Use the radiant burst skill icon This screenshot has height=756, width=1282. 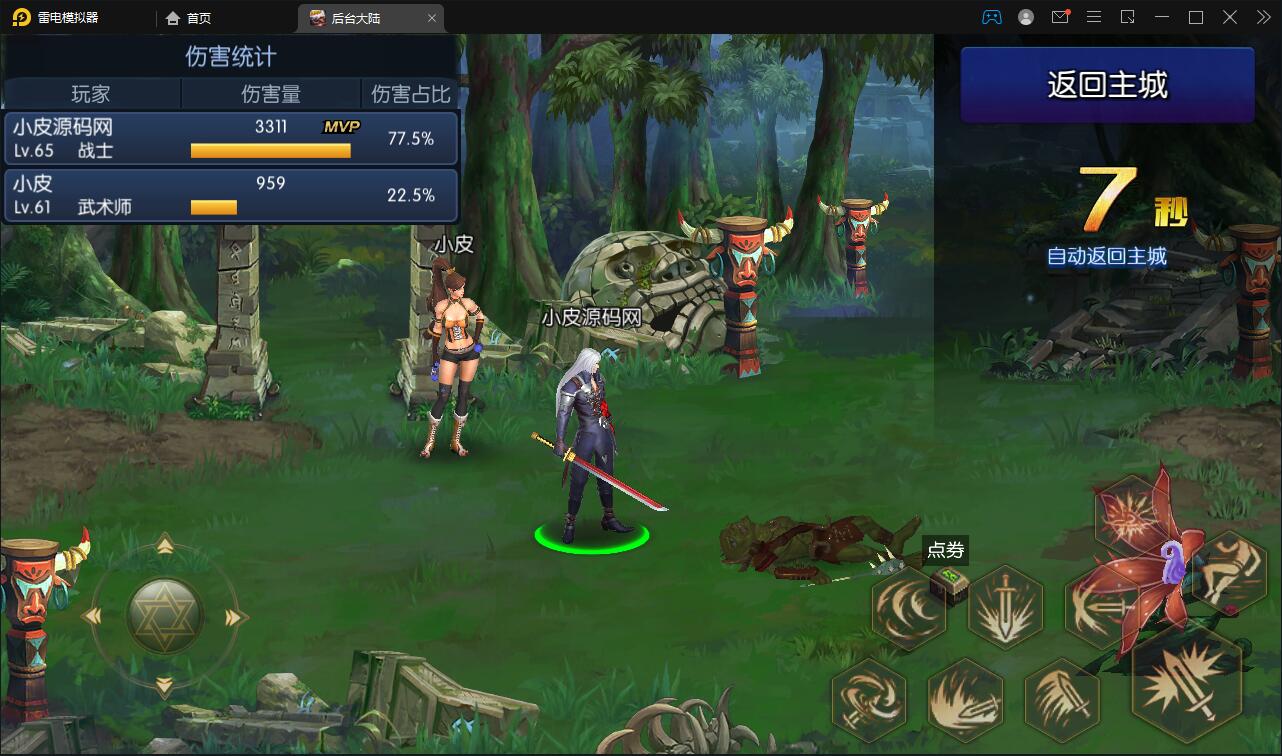click(x=1132, y=512)
